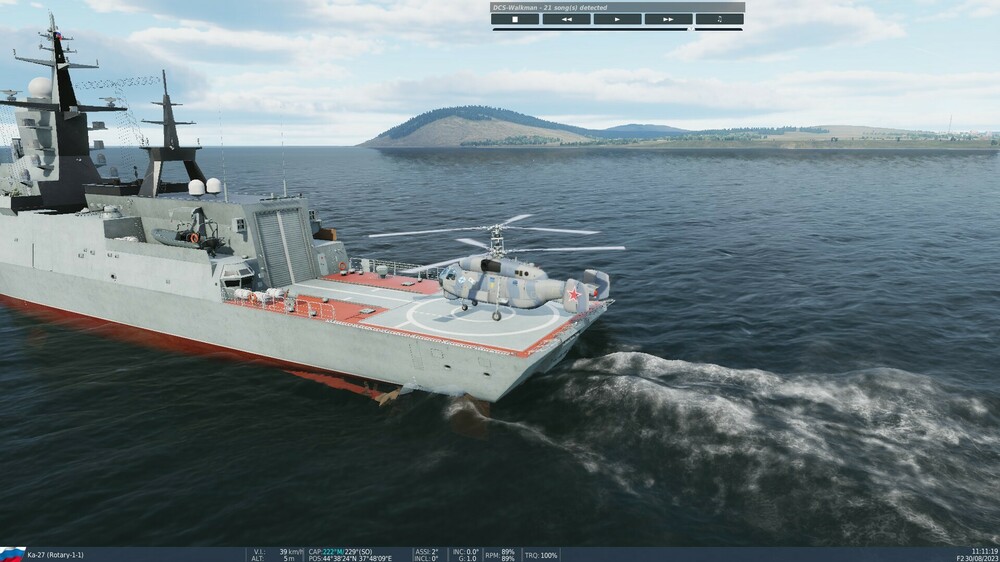This screenshot has width=1000, height=562.
Task: Click the Walkman progress slider bar
Action: [x=617, y=29]
